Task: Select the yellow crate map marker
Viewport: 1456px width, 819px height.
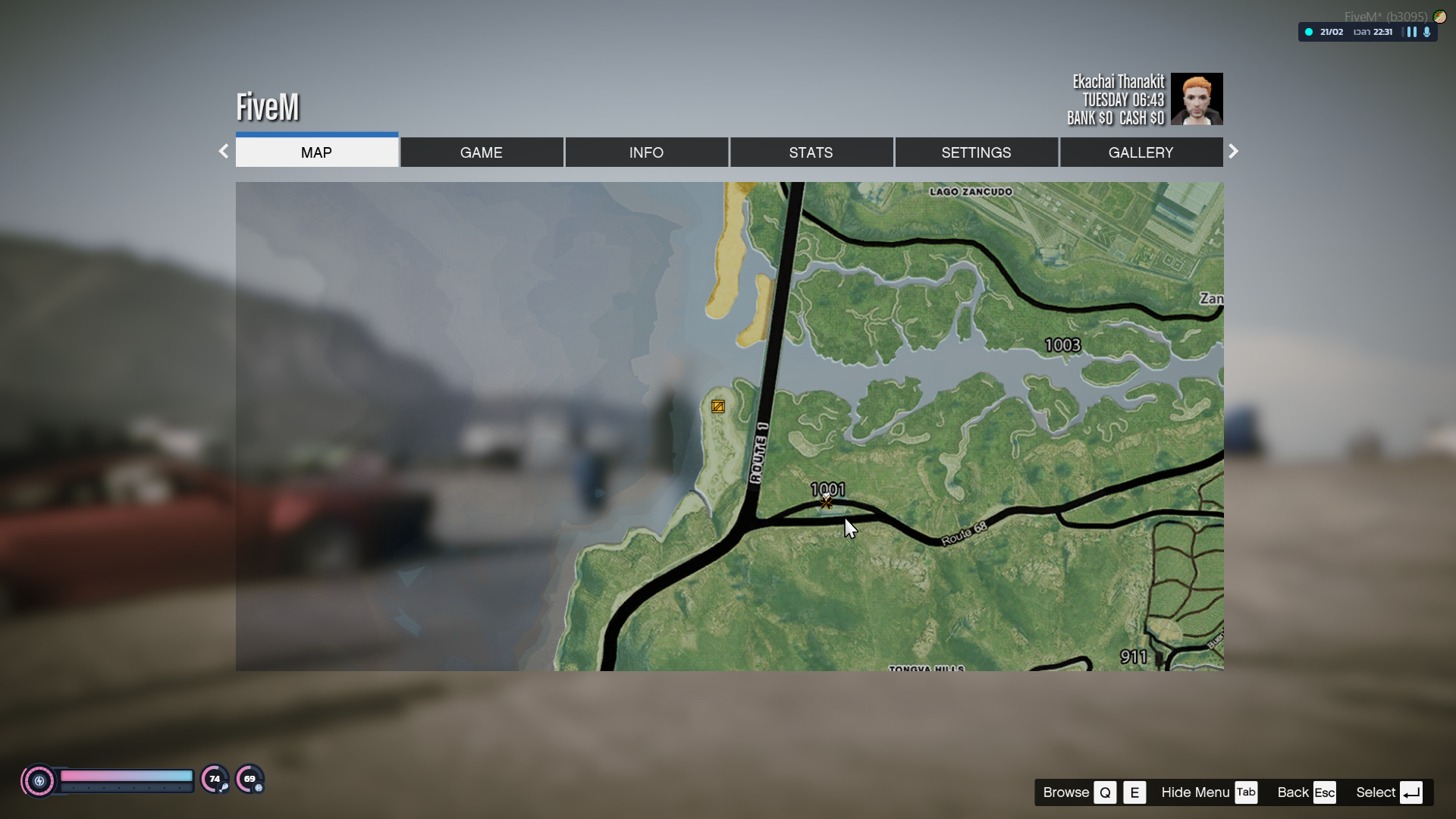Action: coord(718,407)
